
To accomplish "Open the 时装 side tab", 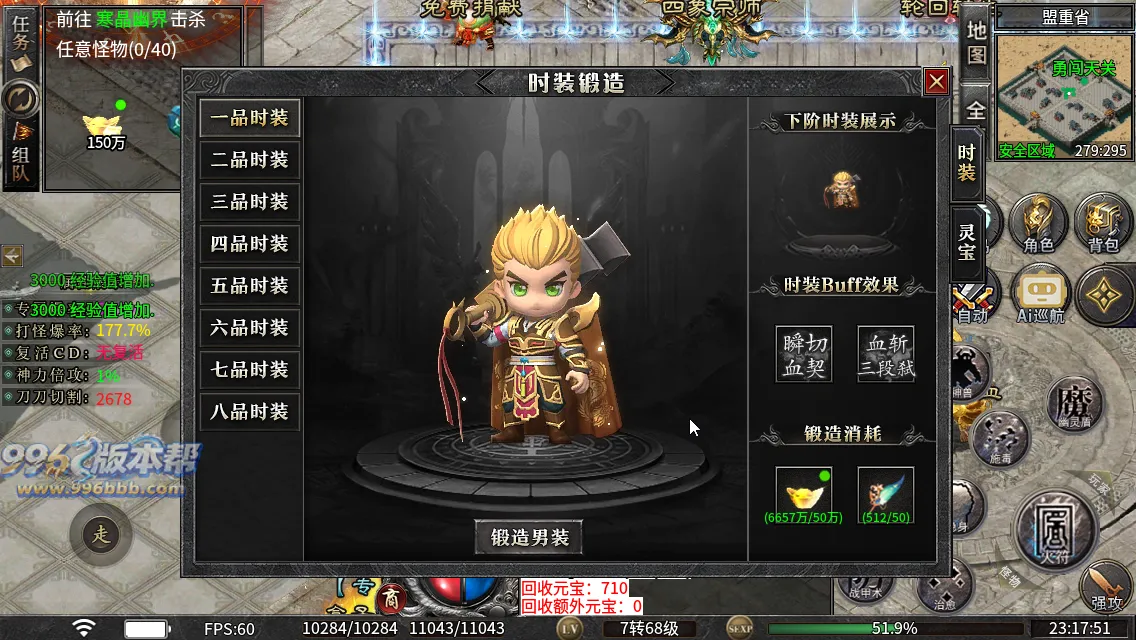I will pyautogui.click(x=966, y=163).
